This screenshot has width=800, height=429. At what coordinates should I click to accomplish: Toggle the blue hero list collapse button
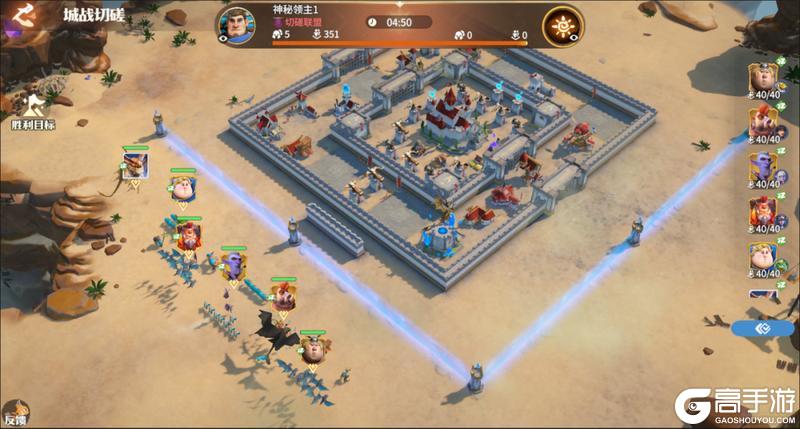(763, 328)
